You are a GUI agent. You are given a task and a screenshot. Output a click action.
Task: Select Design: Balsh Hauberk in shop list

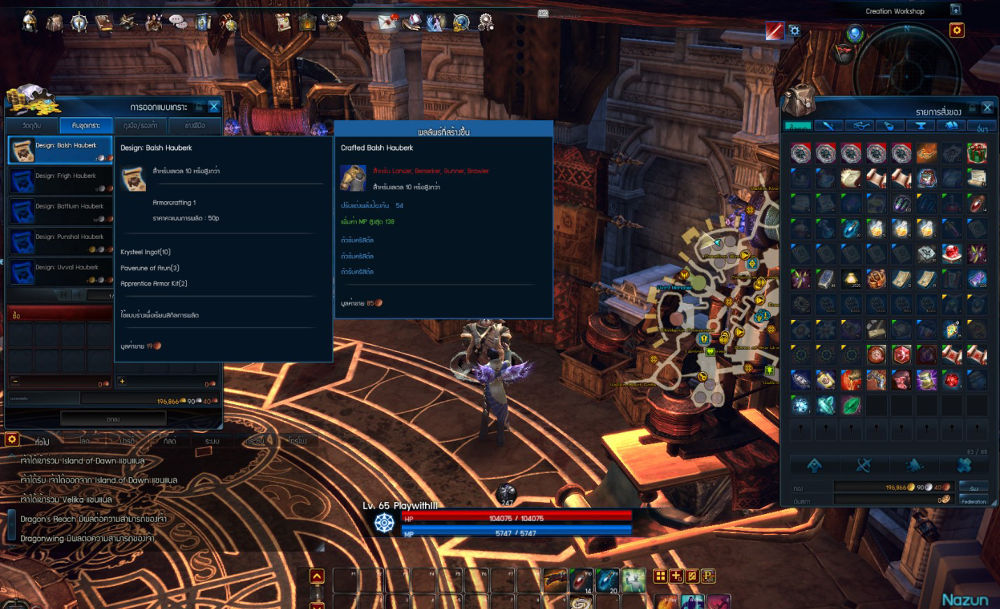(60, 150)
